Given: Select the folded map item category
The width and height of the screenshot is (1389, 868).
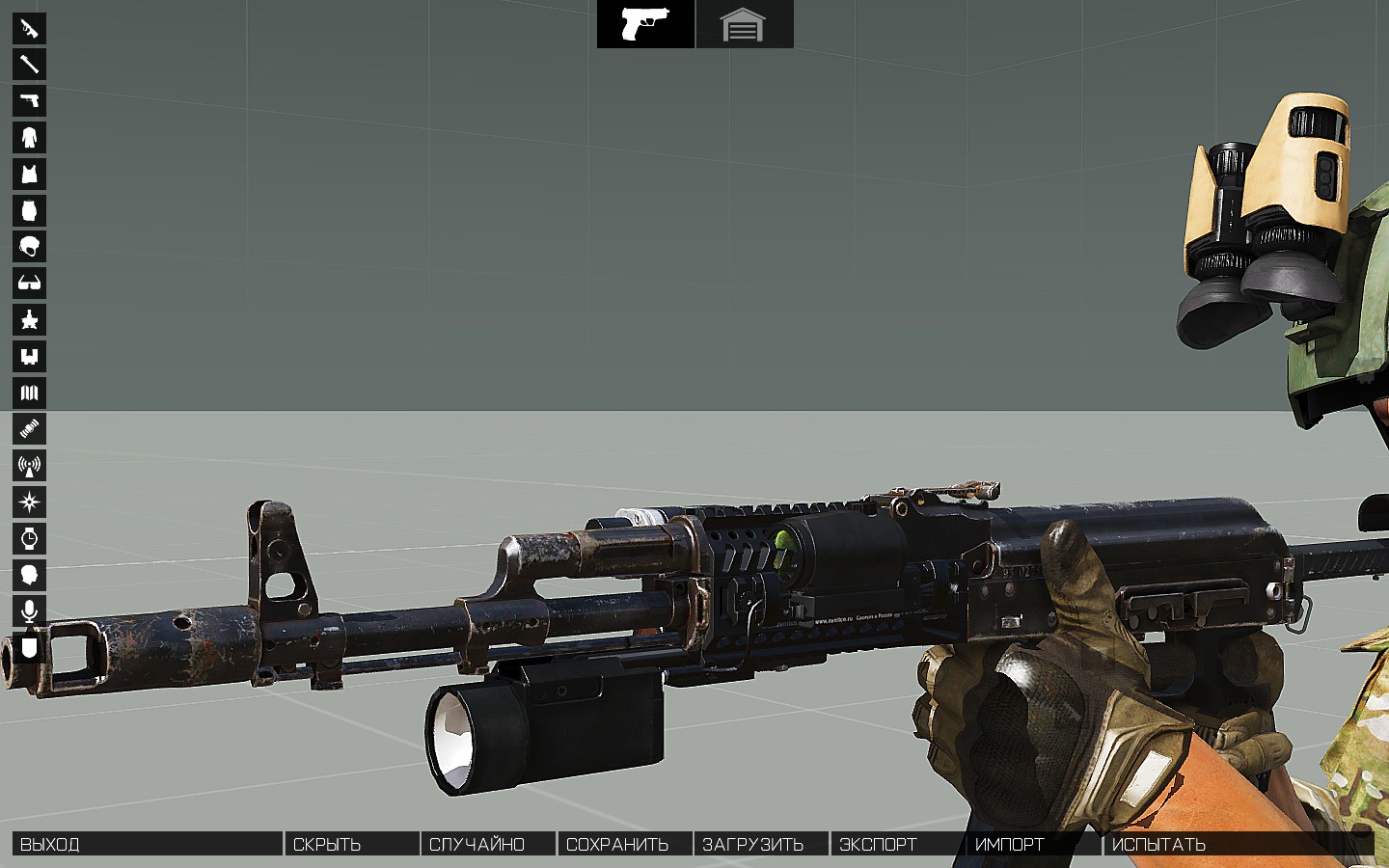Looking at the screenshot, I should 29,393.
